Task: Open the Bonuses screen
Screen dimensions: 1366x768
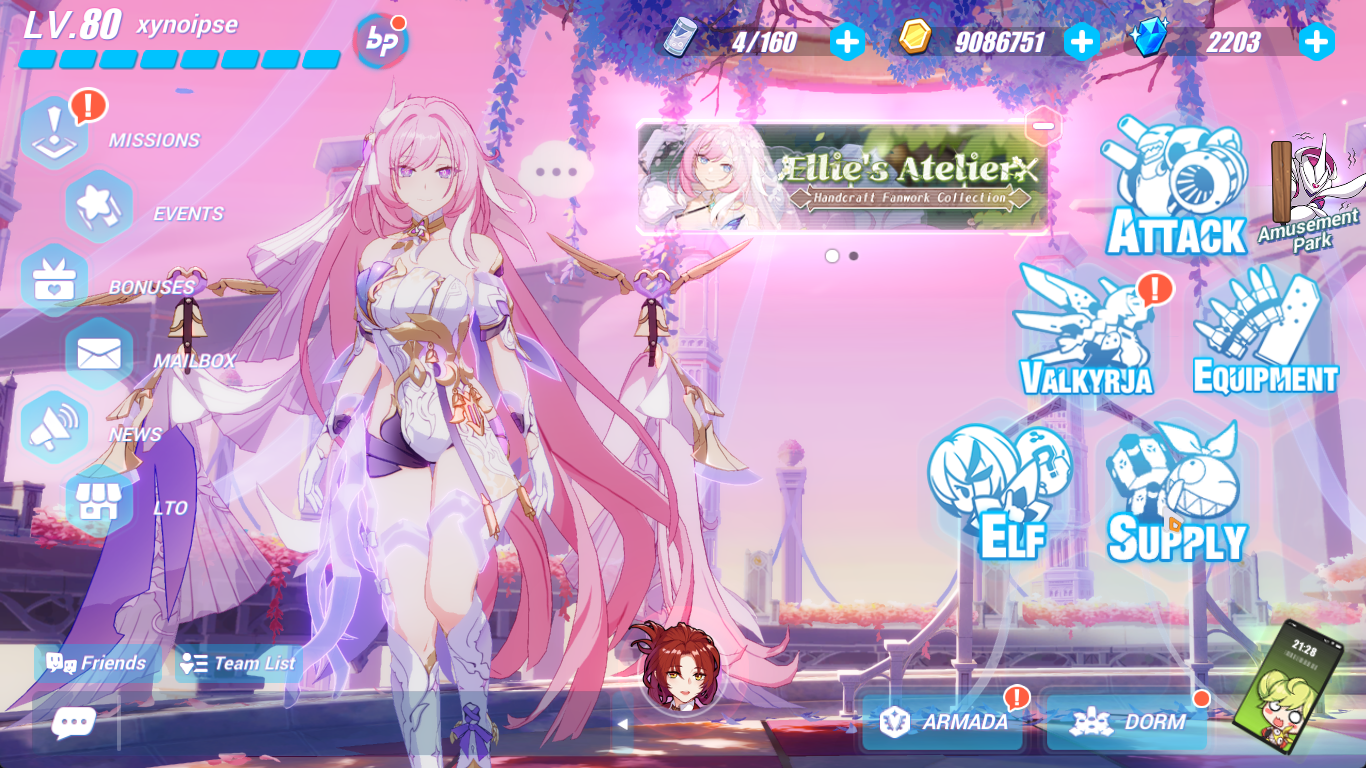Action: pos(55,278)
